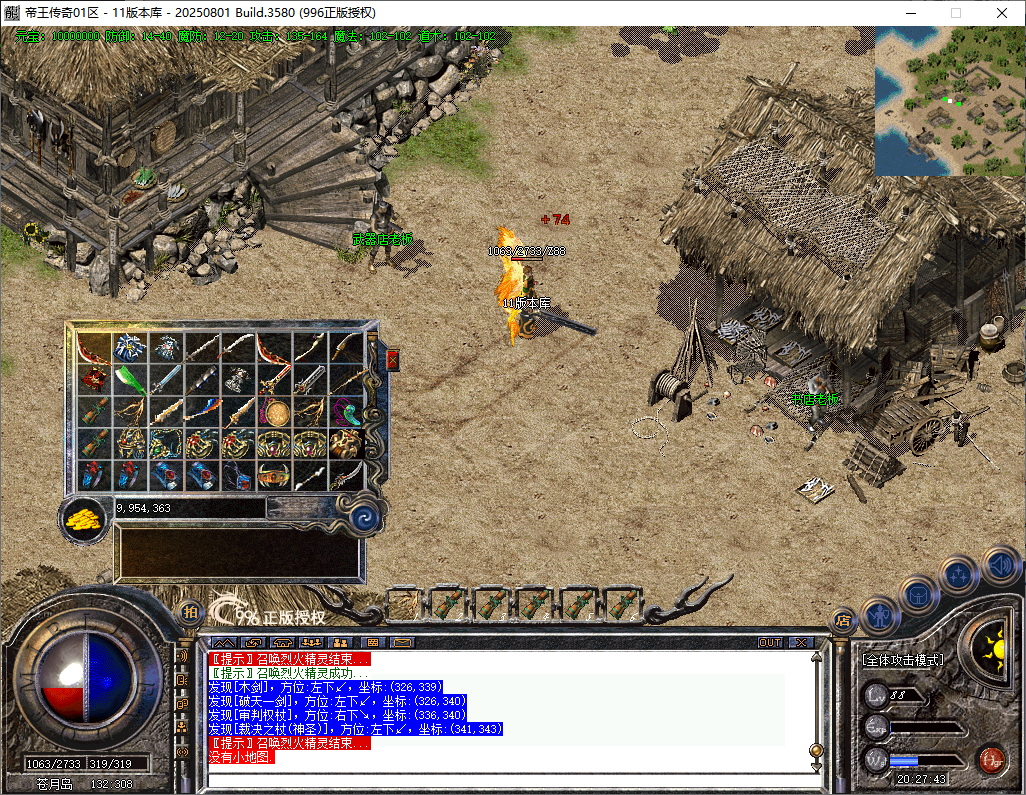Click the envelope mail icon in chat bar
This screenshot has width=1026, height=795.
pyautogui.click(x=402, y=642)
